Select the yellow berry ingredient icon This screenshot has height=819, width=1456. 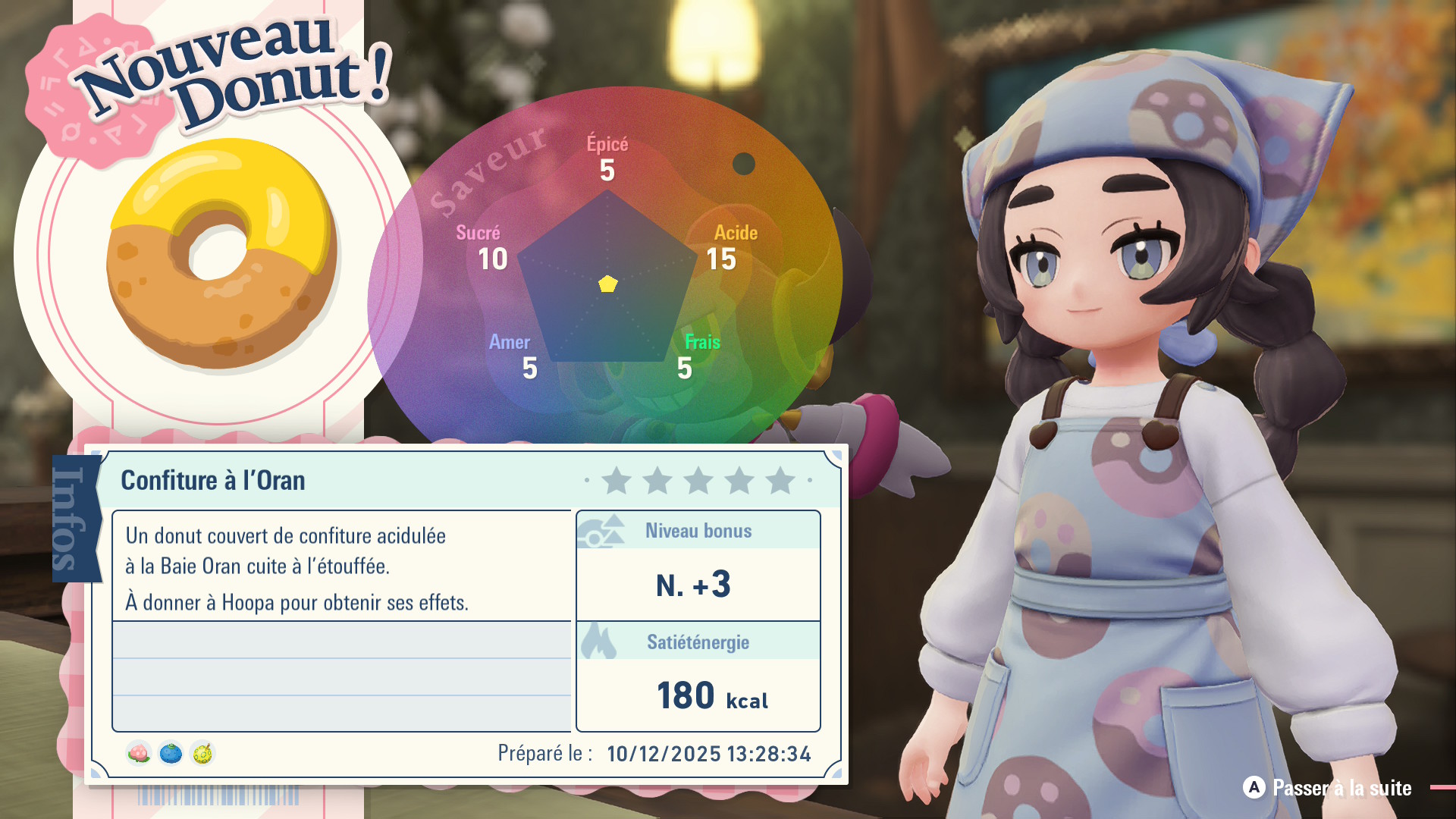202,753
